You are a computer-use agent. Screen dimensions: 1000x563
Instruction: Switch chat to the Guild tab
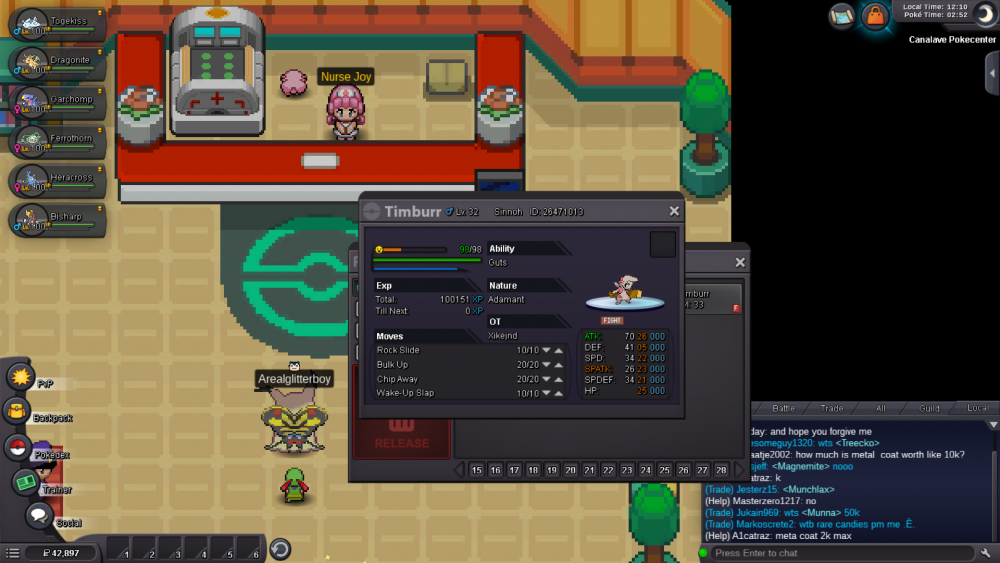(930, 408)
